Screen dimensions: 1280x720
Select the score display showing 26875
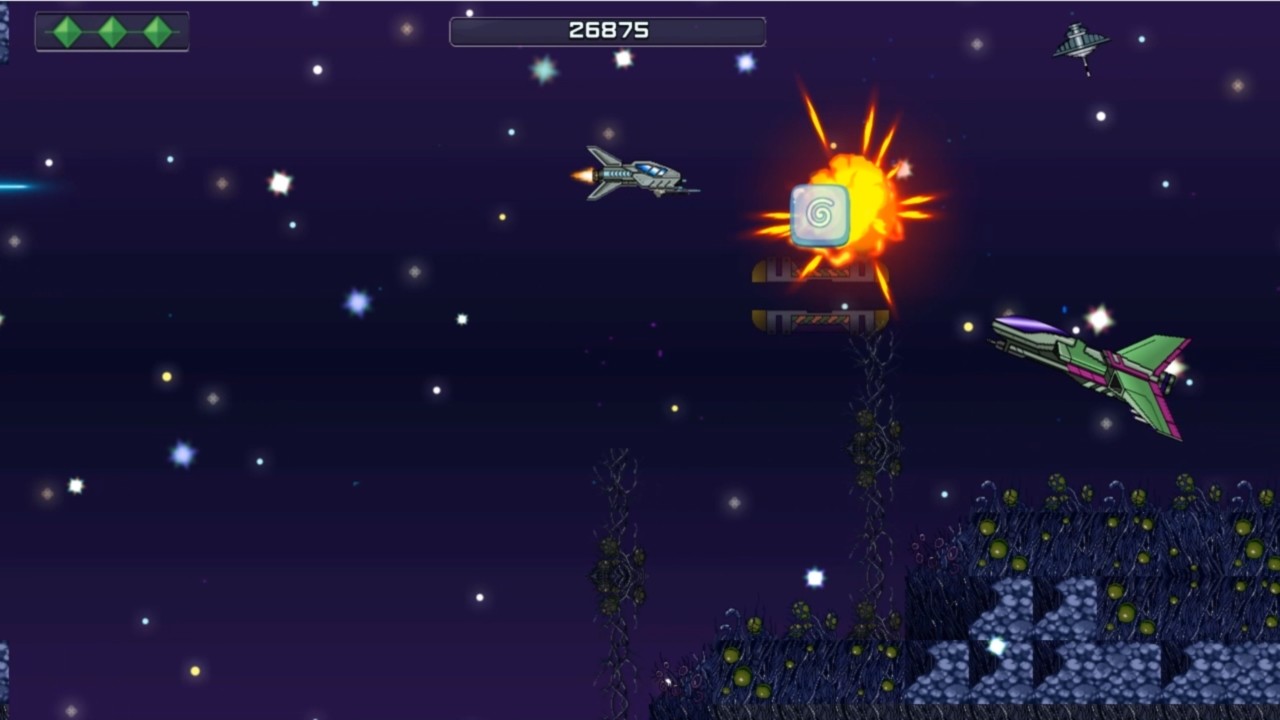(x=607, y=30)
